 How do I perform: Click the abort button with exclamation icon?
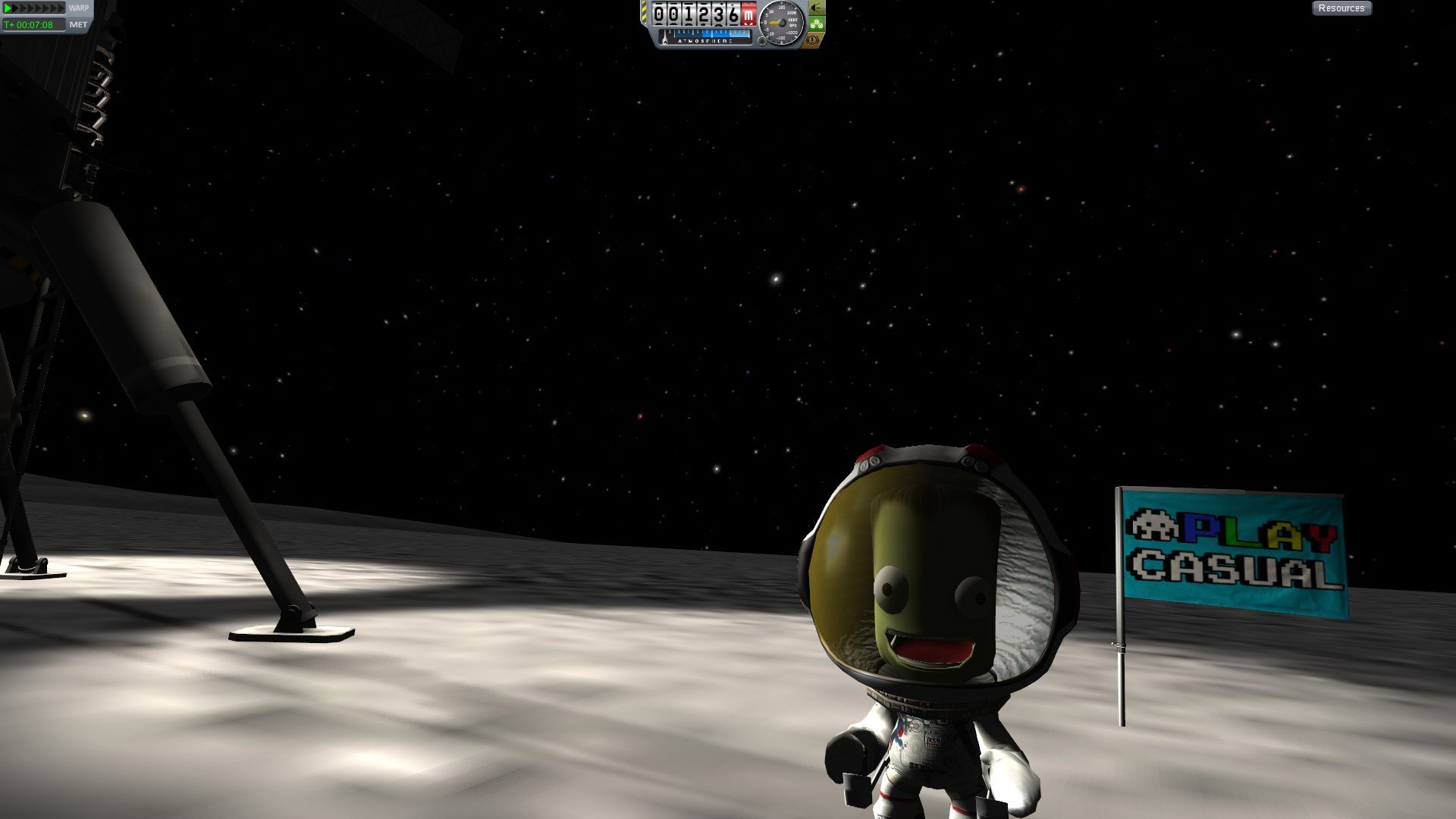[x=814, y=39]
